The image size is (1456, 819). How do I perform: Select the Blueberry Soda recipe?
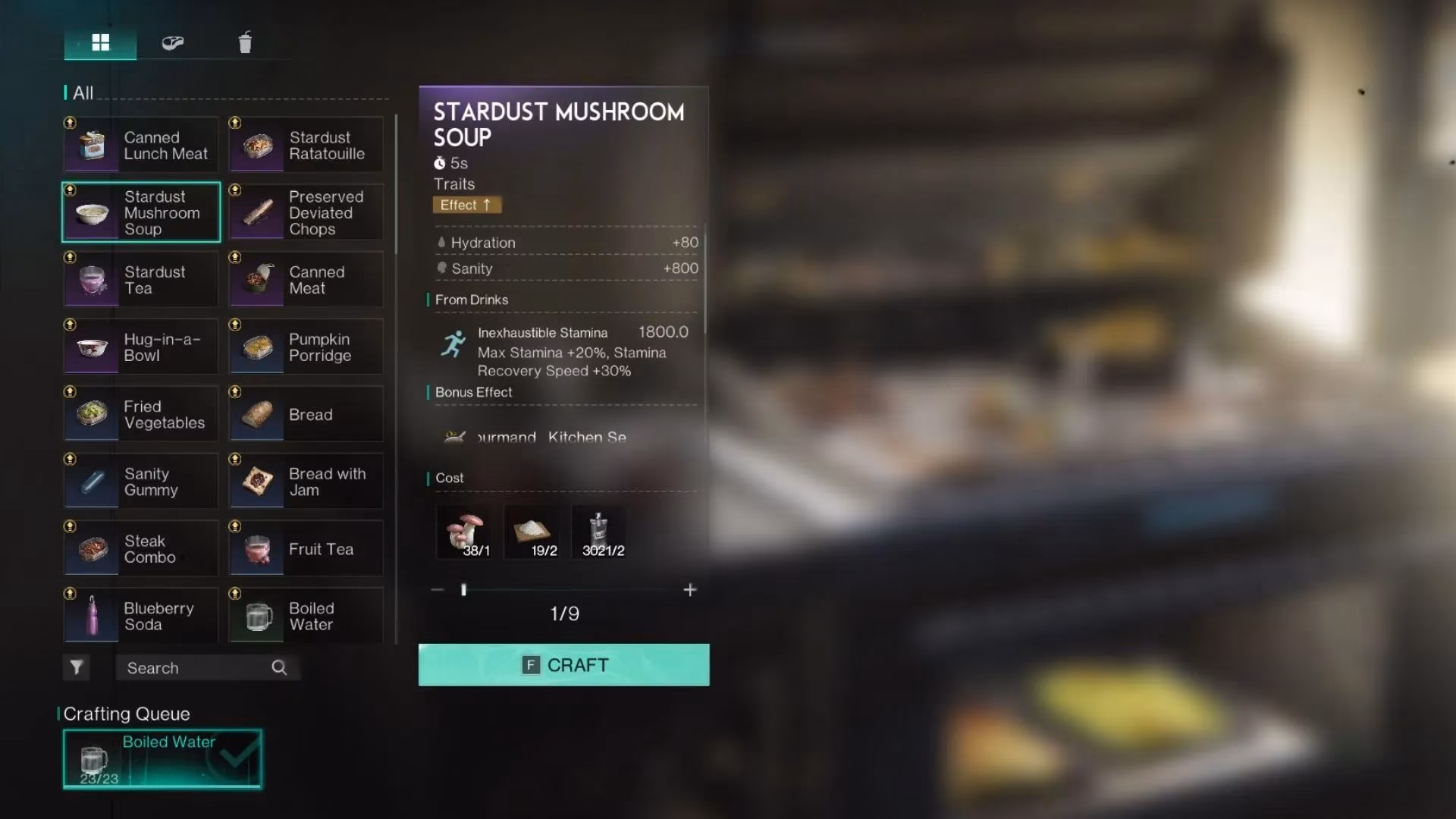[x=141, y=616]
